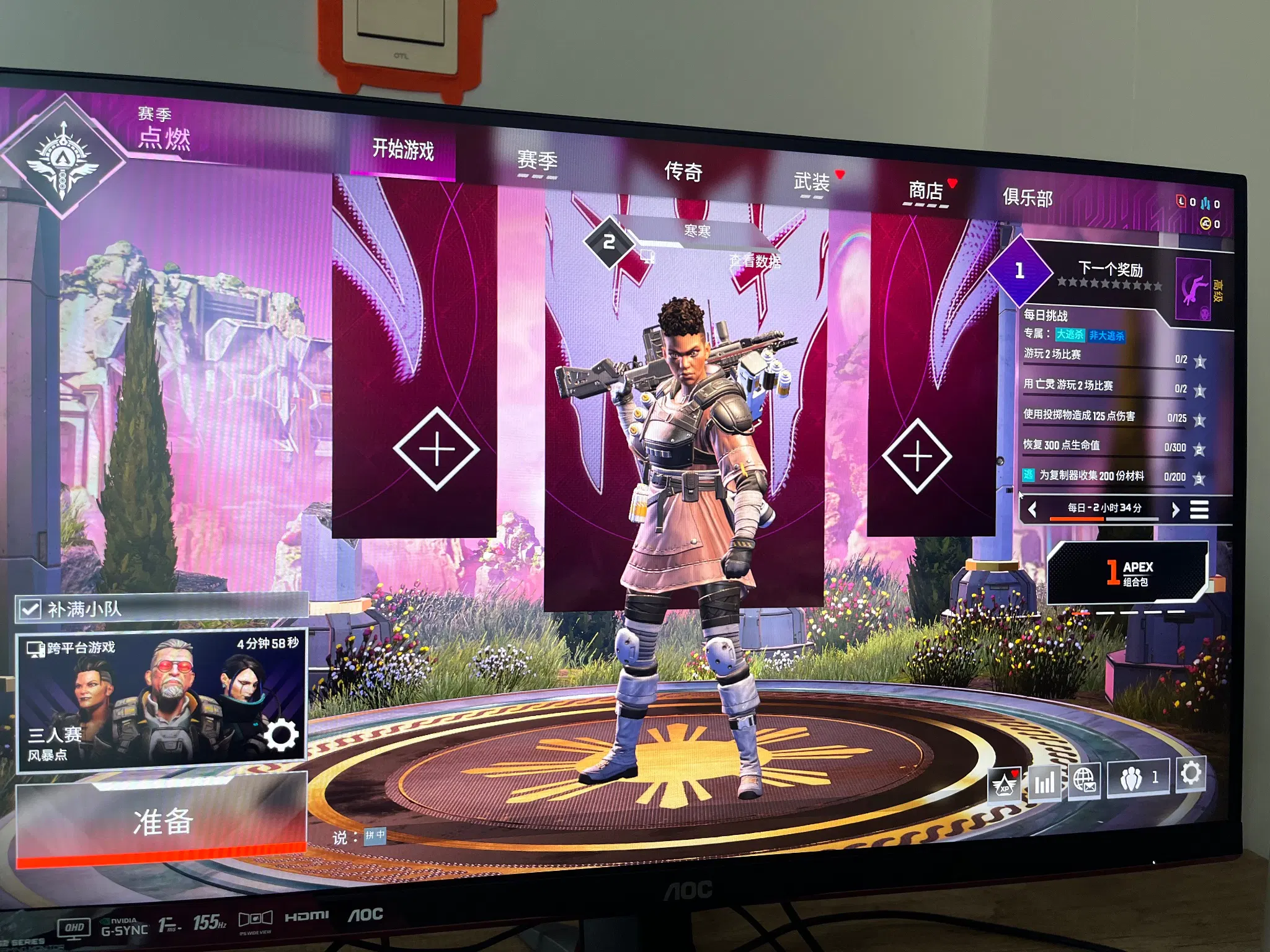The width and height of the screenshot is (1270, 952).
Task: Select the 武装 (Loadouts) tab
Action: click(x=811, y=182)
